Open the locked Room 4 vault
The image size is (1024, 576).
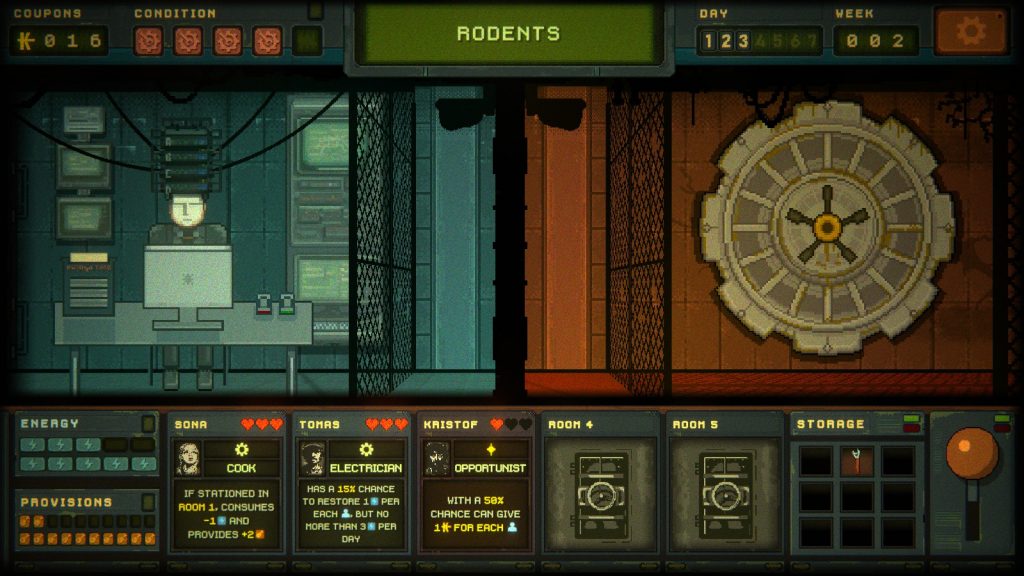click(602, 492)
